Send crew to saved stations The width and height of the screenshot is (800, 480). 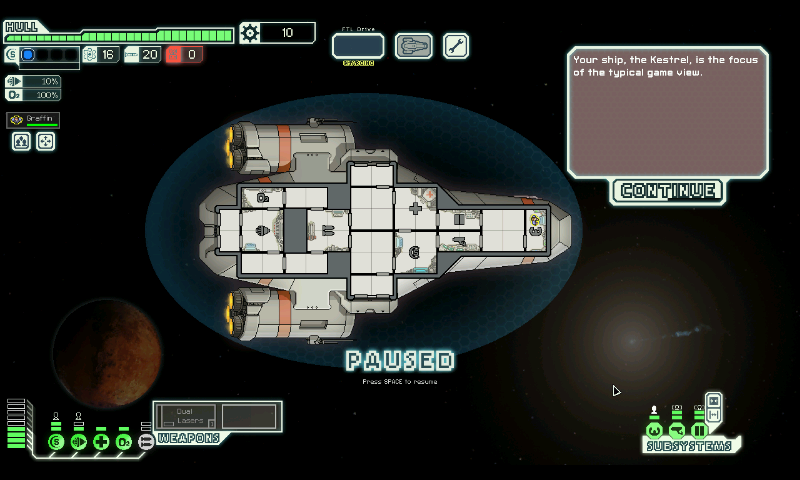coord(45,142)
